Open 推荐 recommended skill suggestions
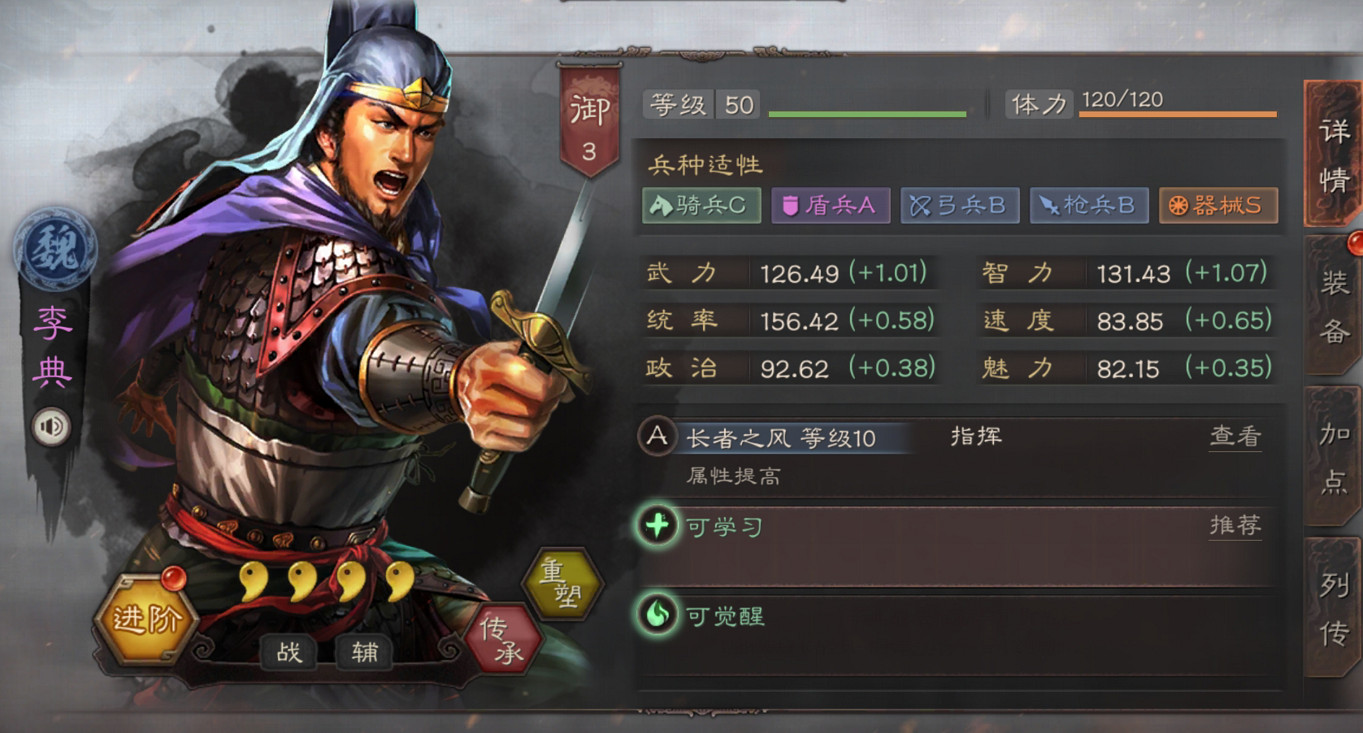 coord(1235,525)
